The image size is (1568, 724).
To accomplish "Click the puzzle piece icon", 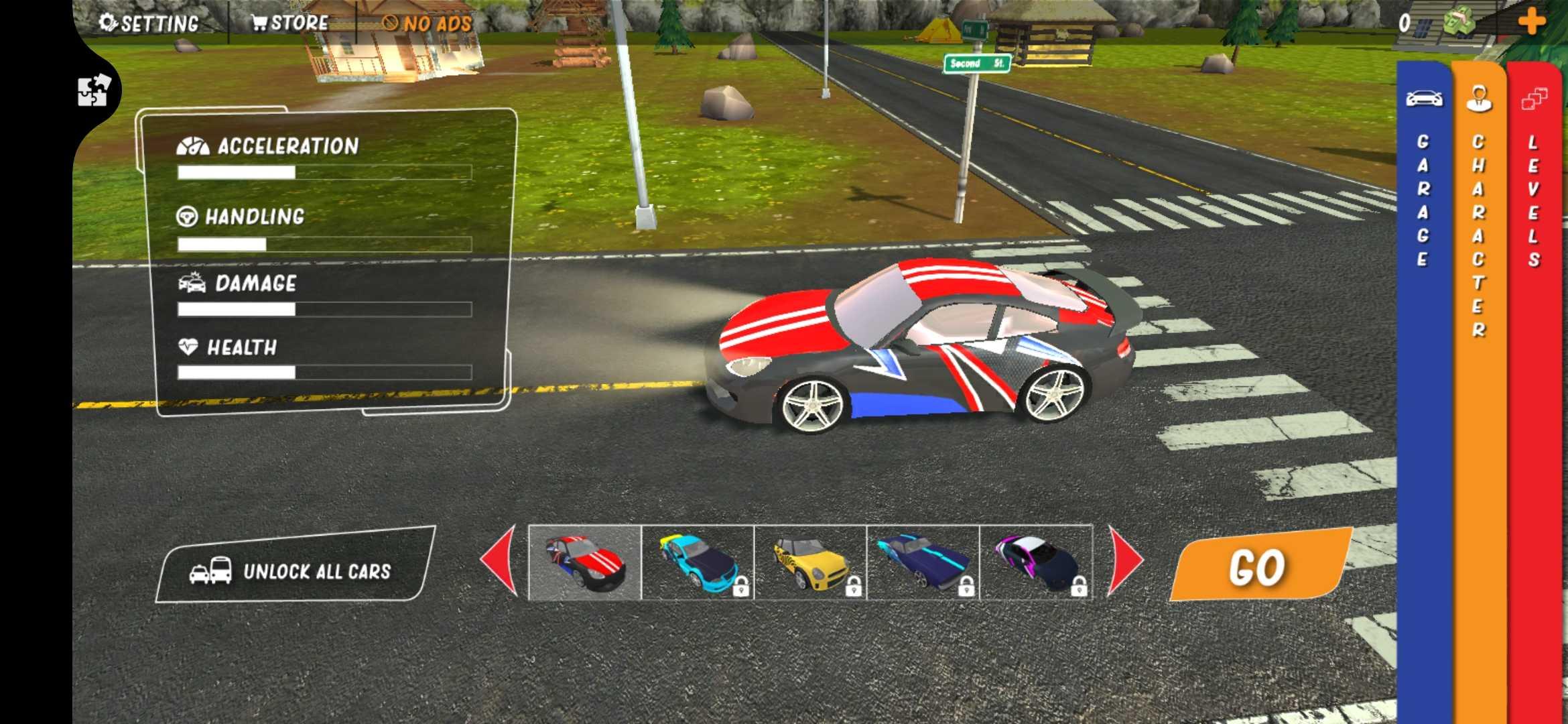I will point(92,90).
